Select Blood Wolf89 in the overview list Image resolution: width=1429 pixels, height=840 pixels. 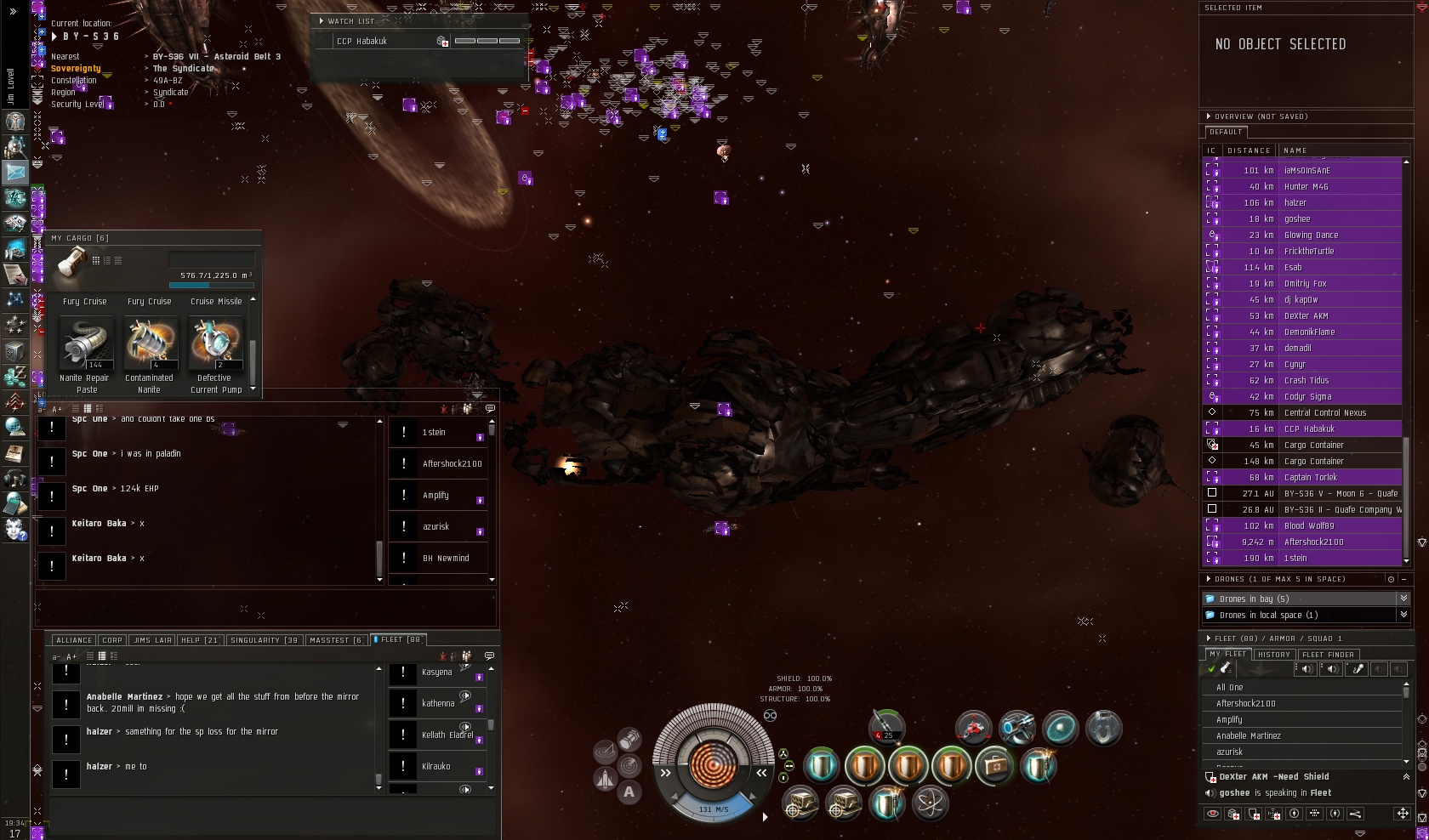click(1309, 526)
